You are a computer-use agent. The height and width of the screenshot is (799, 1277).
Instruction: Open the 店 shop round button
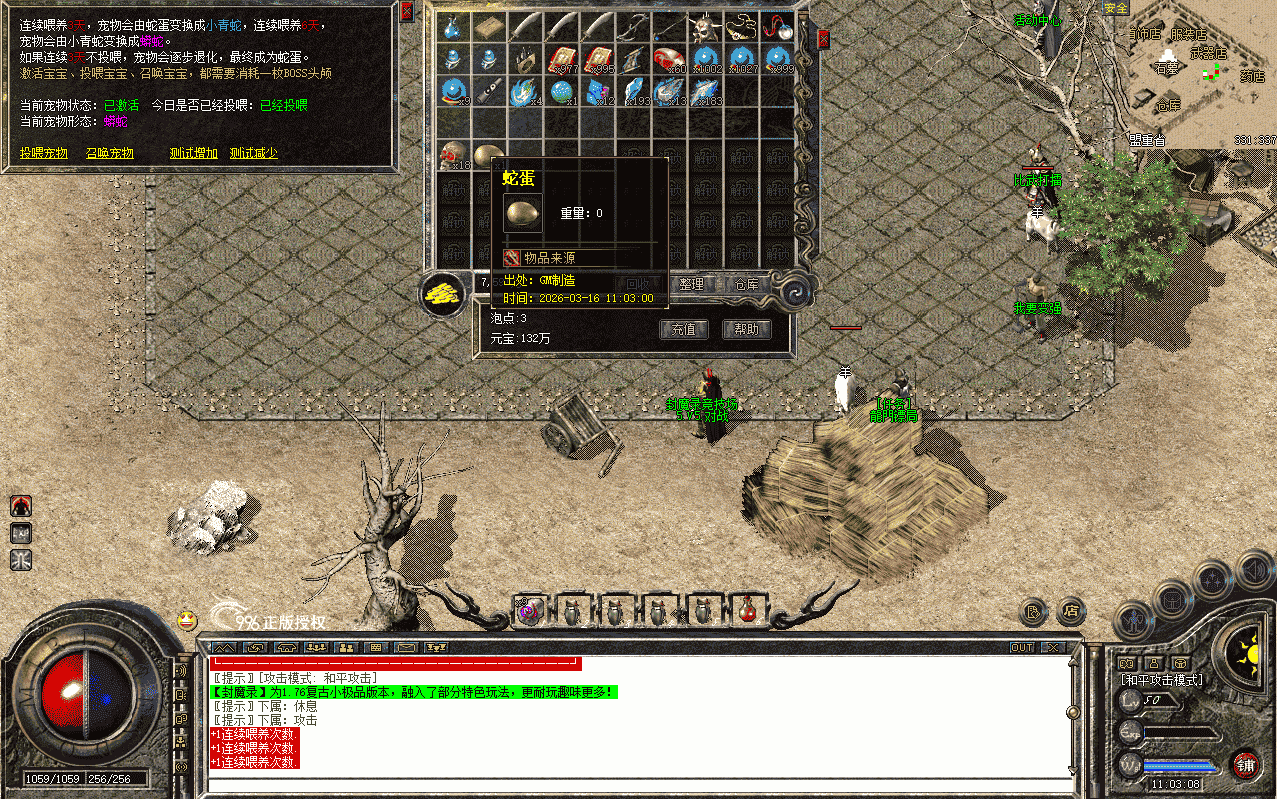tap(1072, 609)
